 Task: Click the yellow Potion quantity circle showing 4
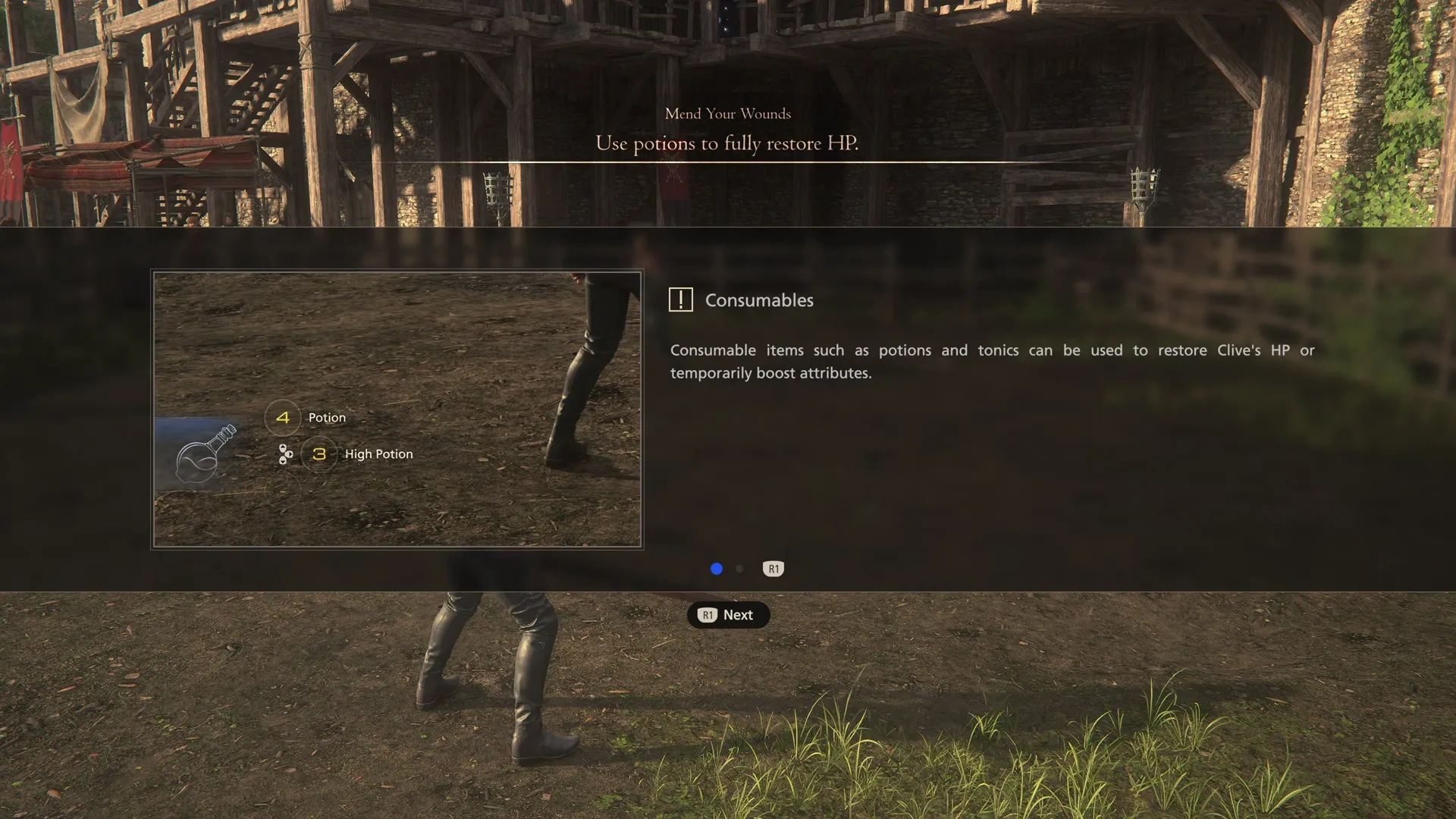283,416
